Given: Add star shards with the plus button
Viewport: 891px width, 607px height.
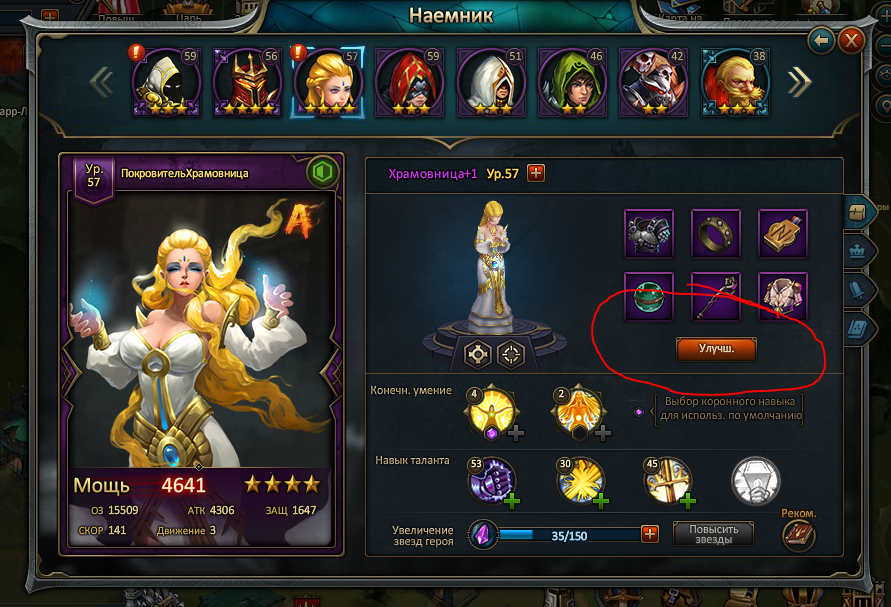Looking at the screenshot, I should coord(650,534).
